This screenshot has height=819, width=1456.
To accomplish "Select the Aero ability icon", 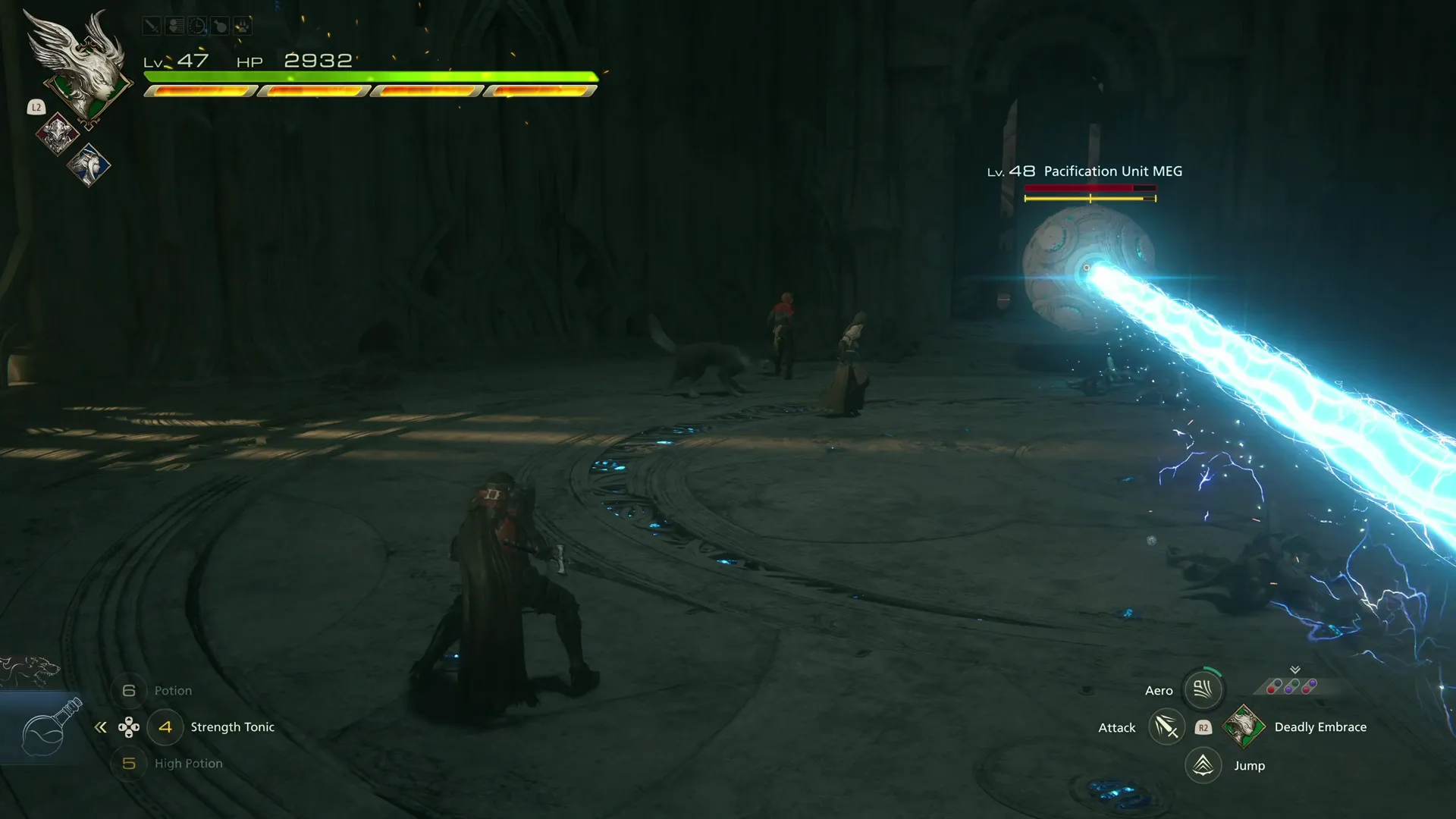I will tap(1202, 690).
